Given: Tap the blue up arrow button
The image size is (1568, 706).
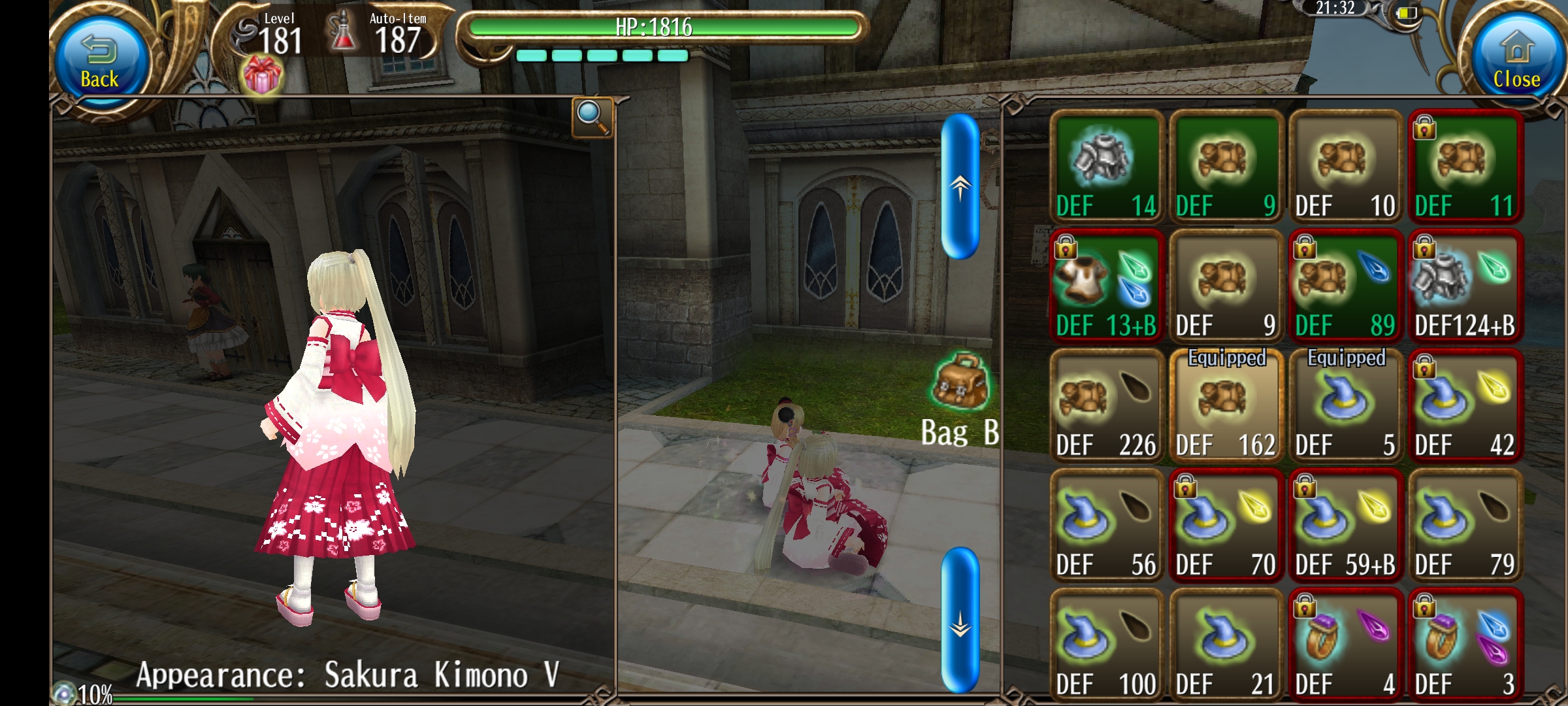Looking at the screenshot, I should tap(960, 186).
